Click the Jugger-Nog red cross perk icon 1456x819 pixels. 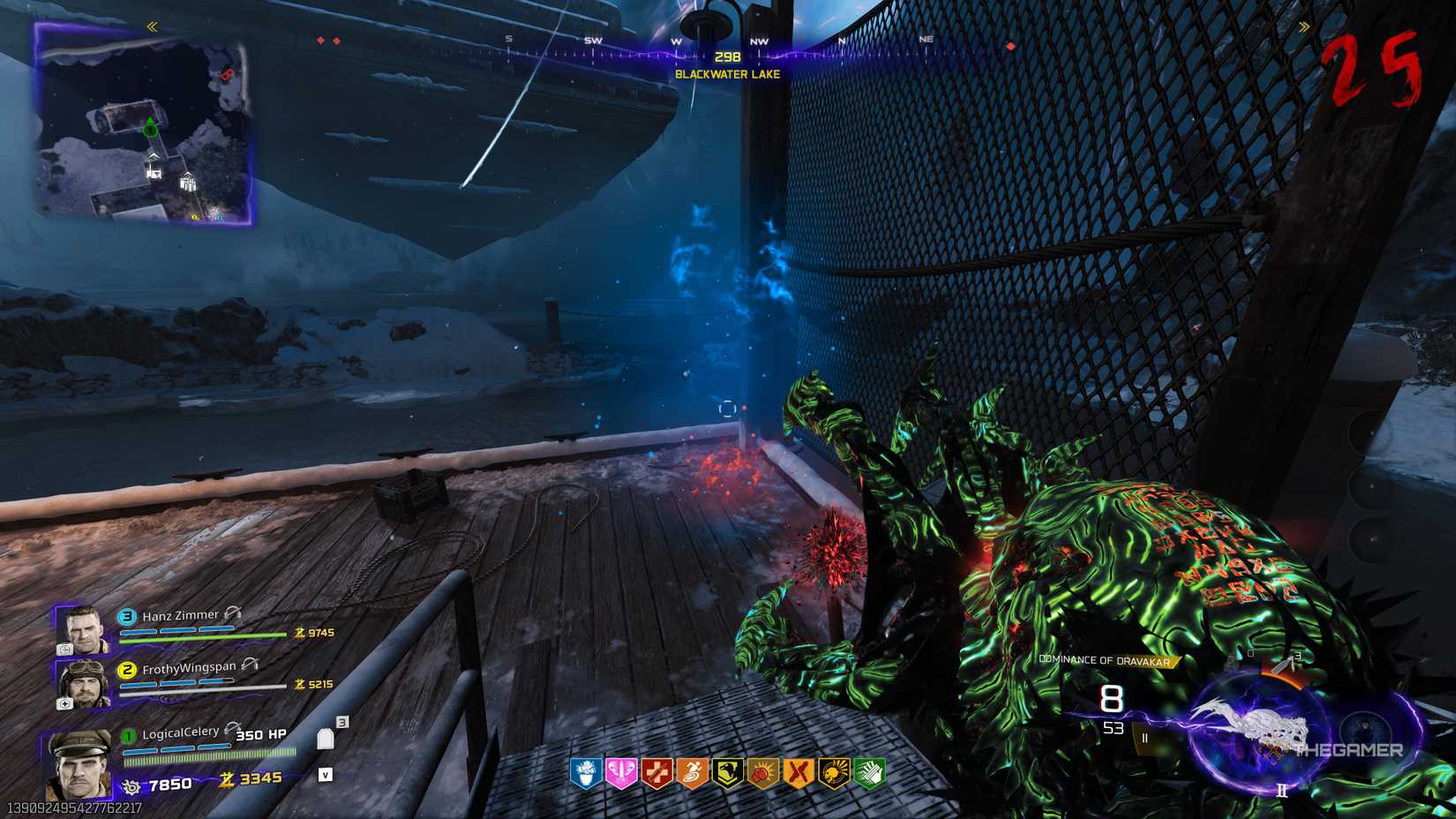pos(657,770)
